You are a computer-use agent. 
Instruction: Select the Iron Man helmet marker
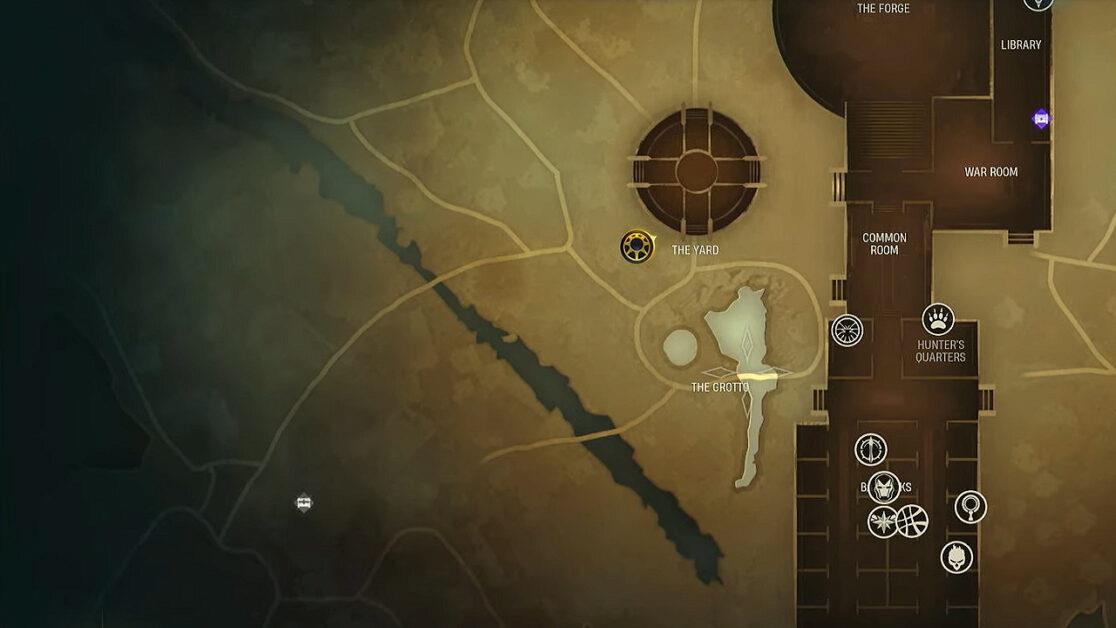[884, 488]
